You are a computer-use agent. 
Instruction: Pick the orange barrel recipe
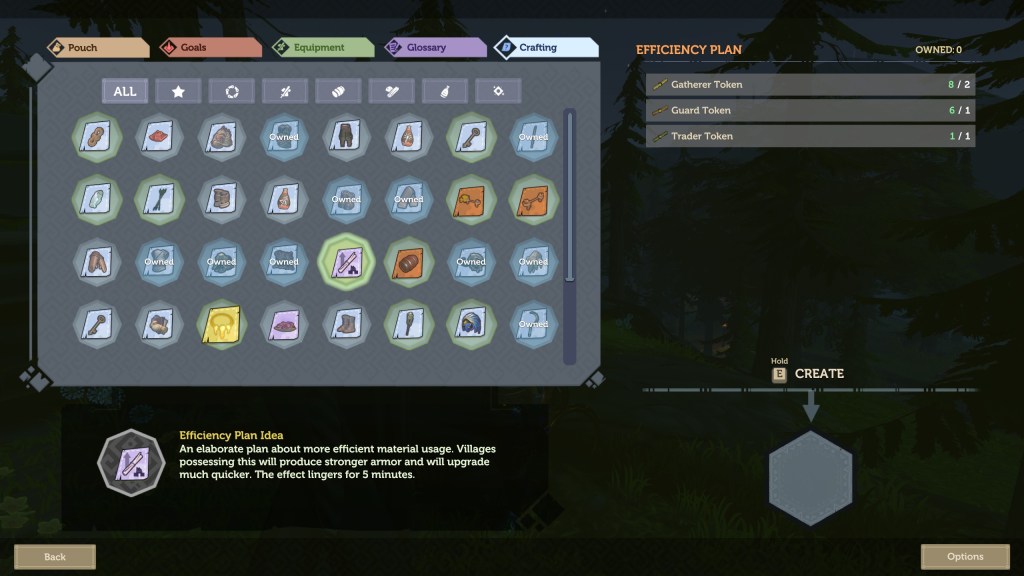click(408, 262)
